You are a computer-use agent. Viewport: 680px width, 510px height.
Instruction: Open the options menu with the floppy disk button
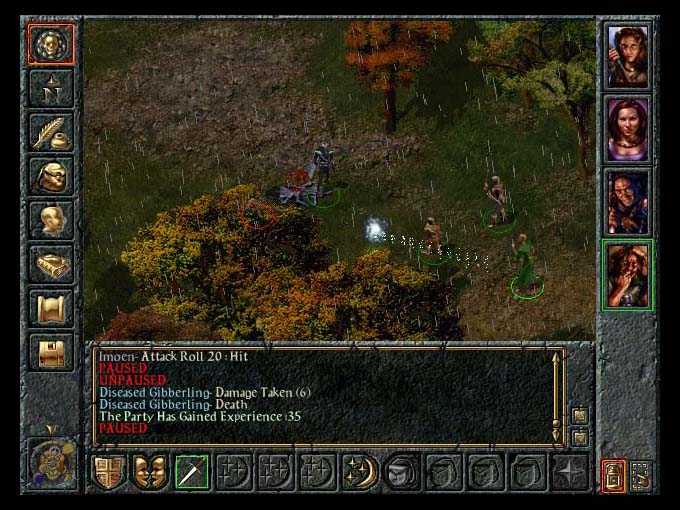[50, 352]
